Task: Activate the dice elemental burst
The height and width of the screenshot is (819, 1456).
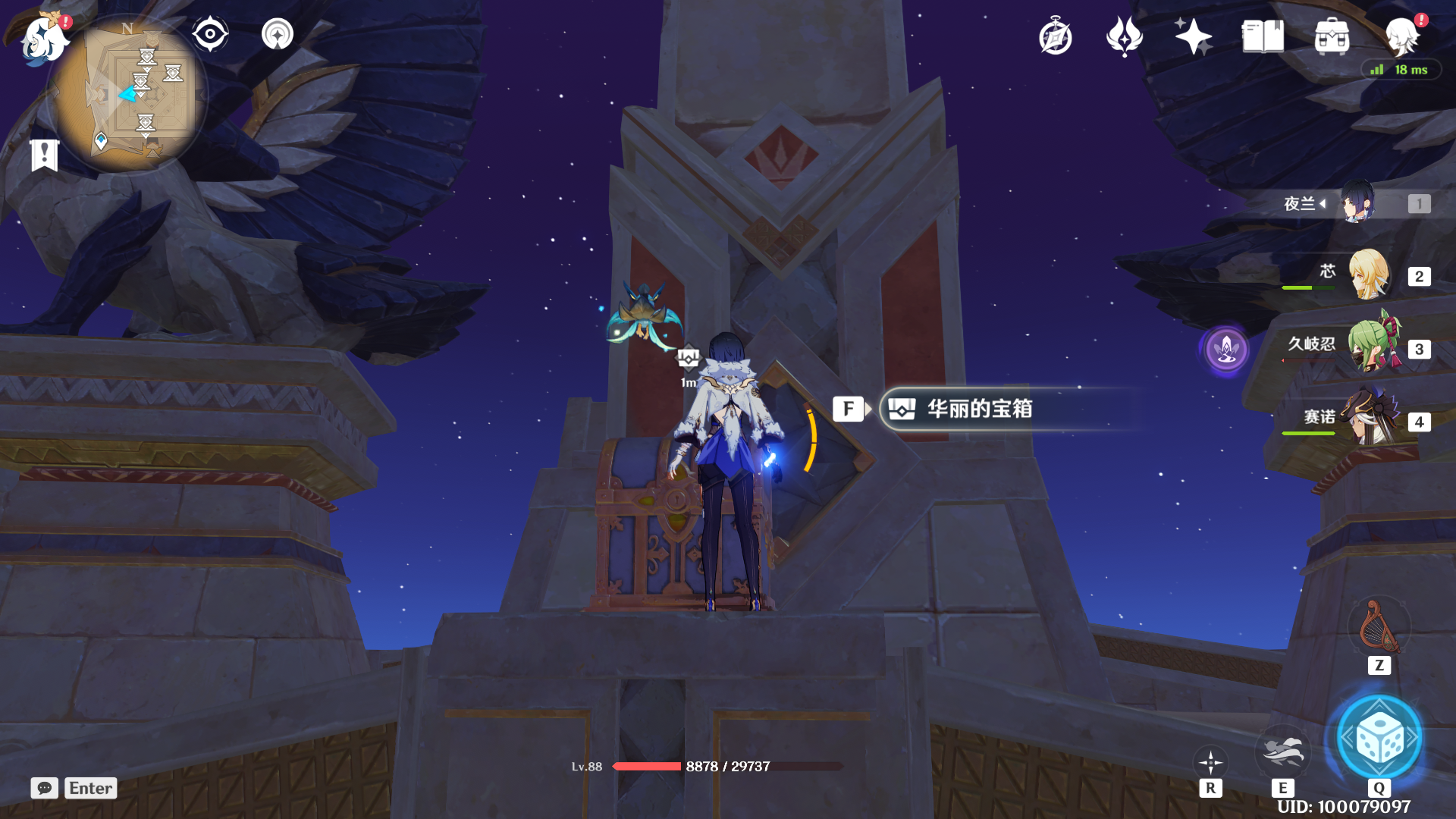Action: coord(1379,738)
